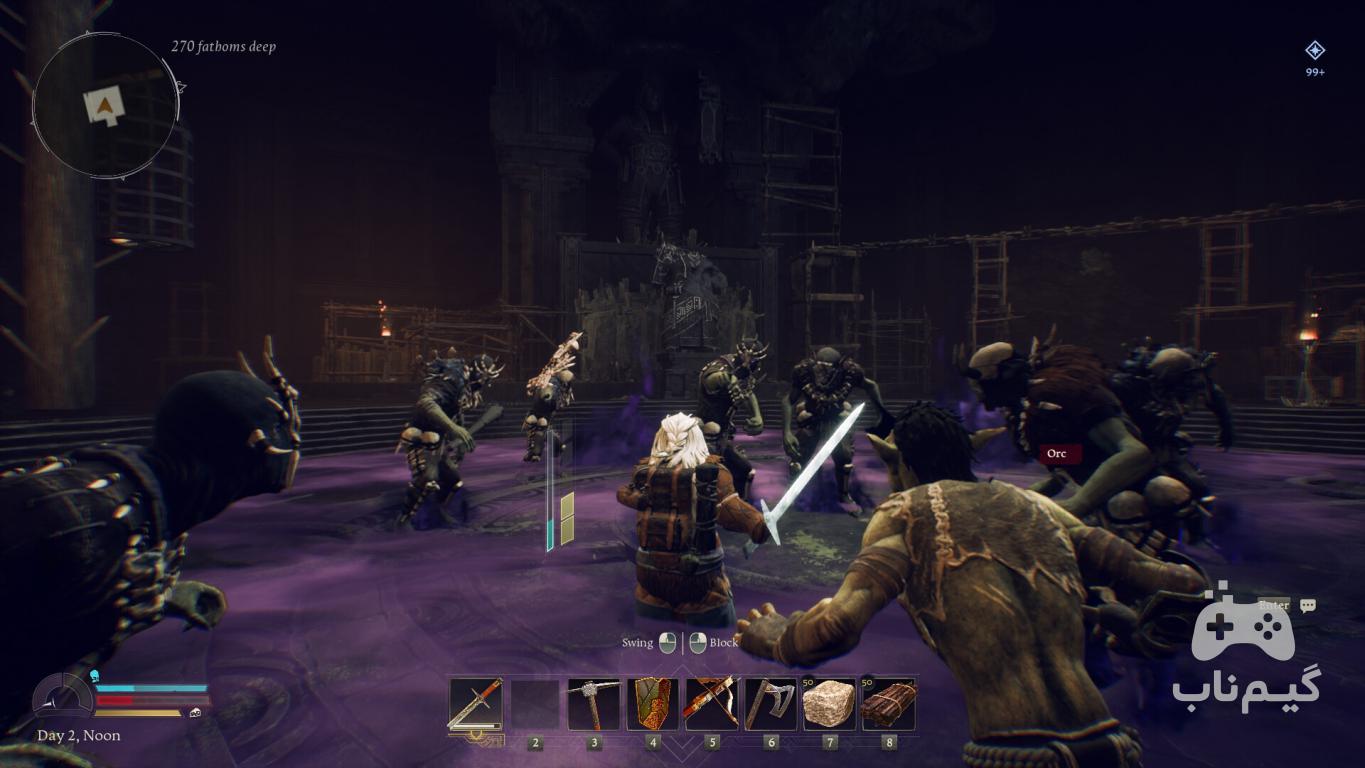
Task: Select the stone block stack slot
Action: pyautogui.click(x=829, y=704)
